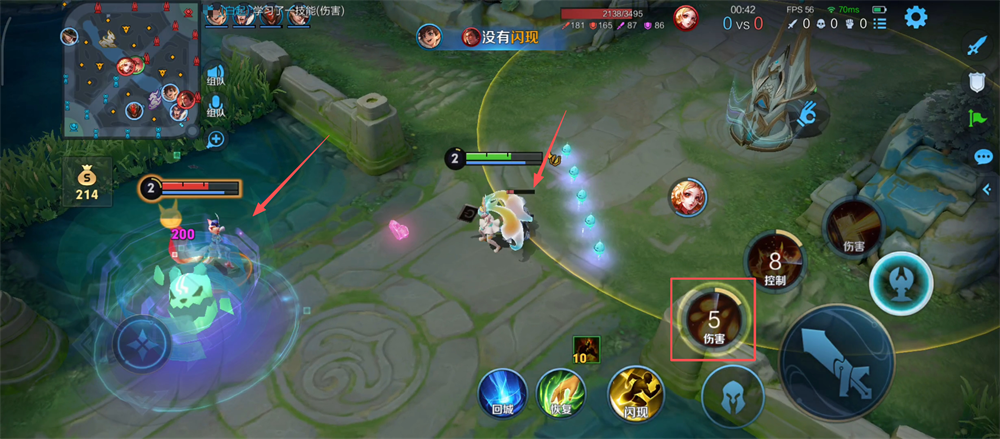Image resolution: width=1000 pixels, height=439 pixels.
Task: Toggle the 组队 team speaker button
Action: pos(215,76)
